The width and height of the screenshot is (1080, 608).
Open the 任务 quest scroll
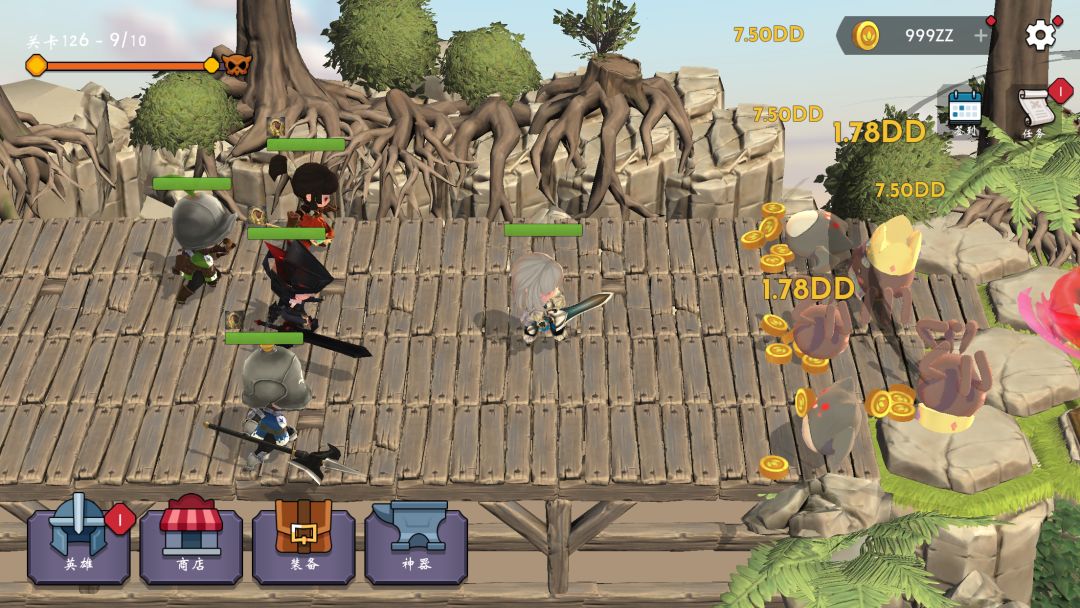(1036, 110)
